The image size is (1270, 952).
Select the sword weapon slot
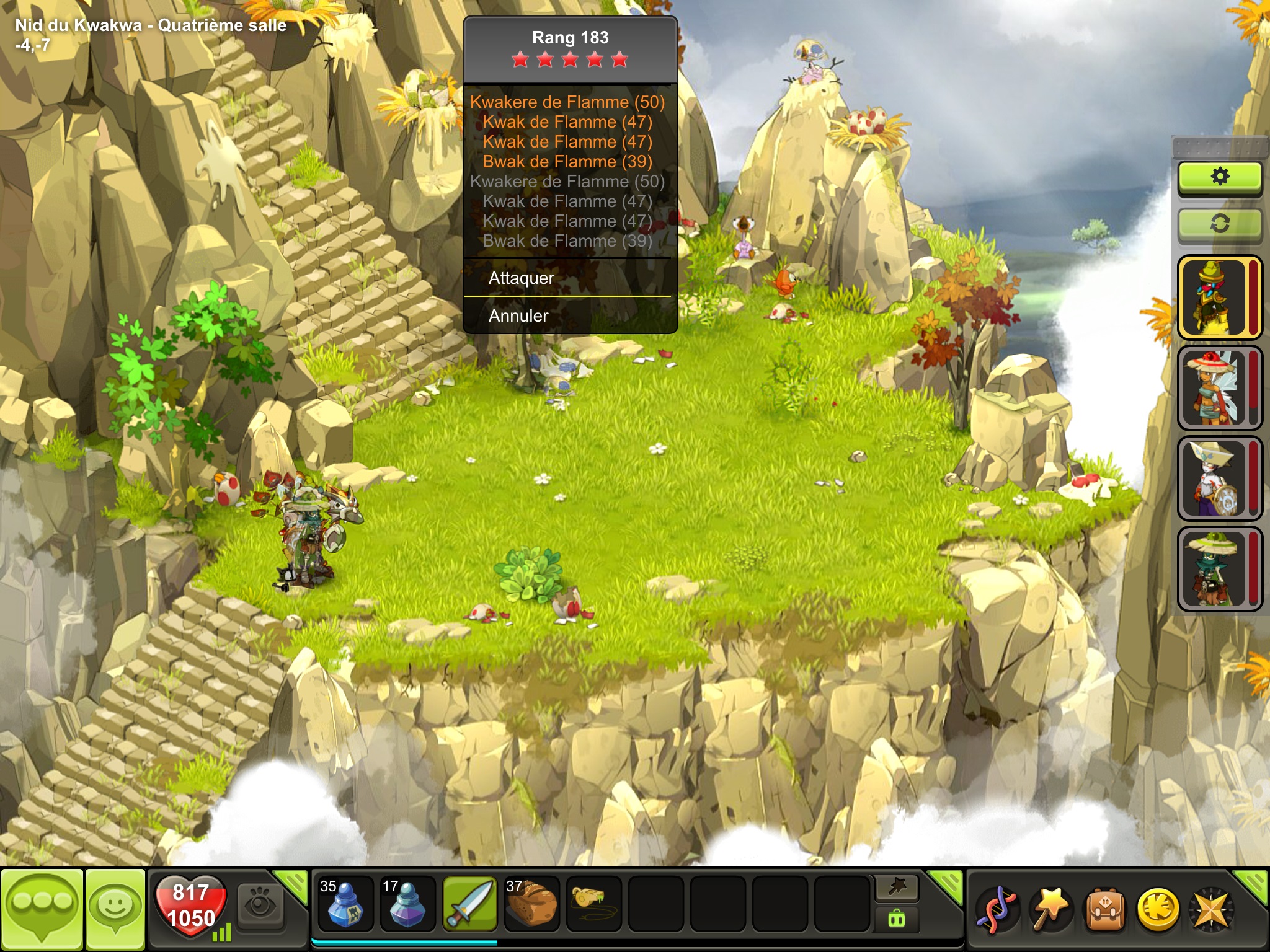[x=469, y=904]
